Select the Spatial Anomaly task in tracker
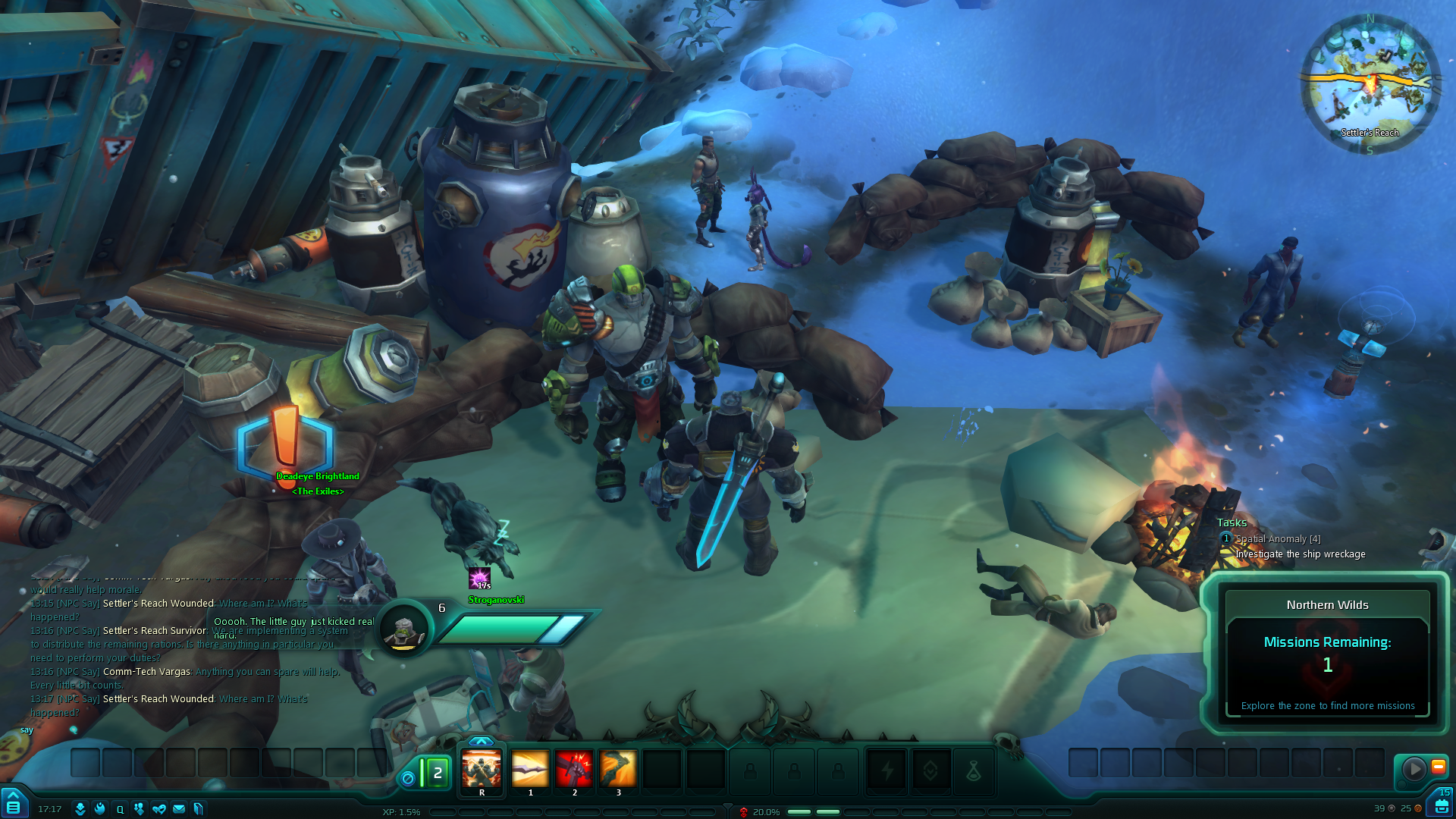1456x819 pixels. (1278, 539)
